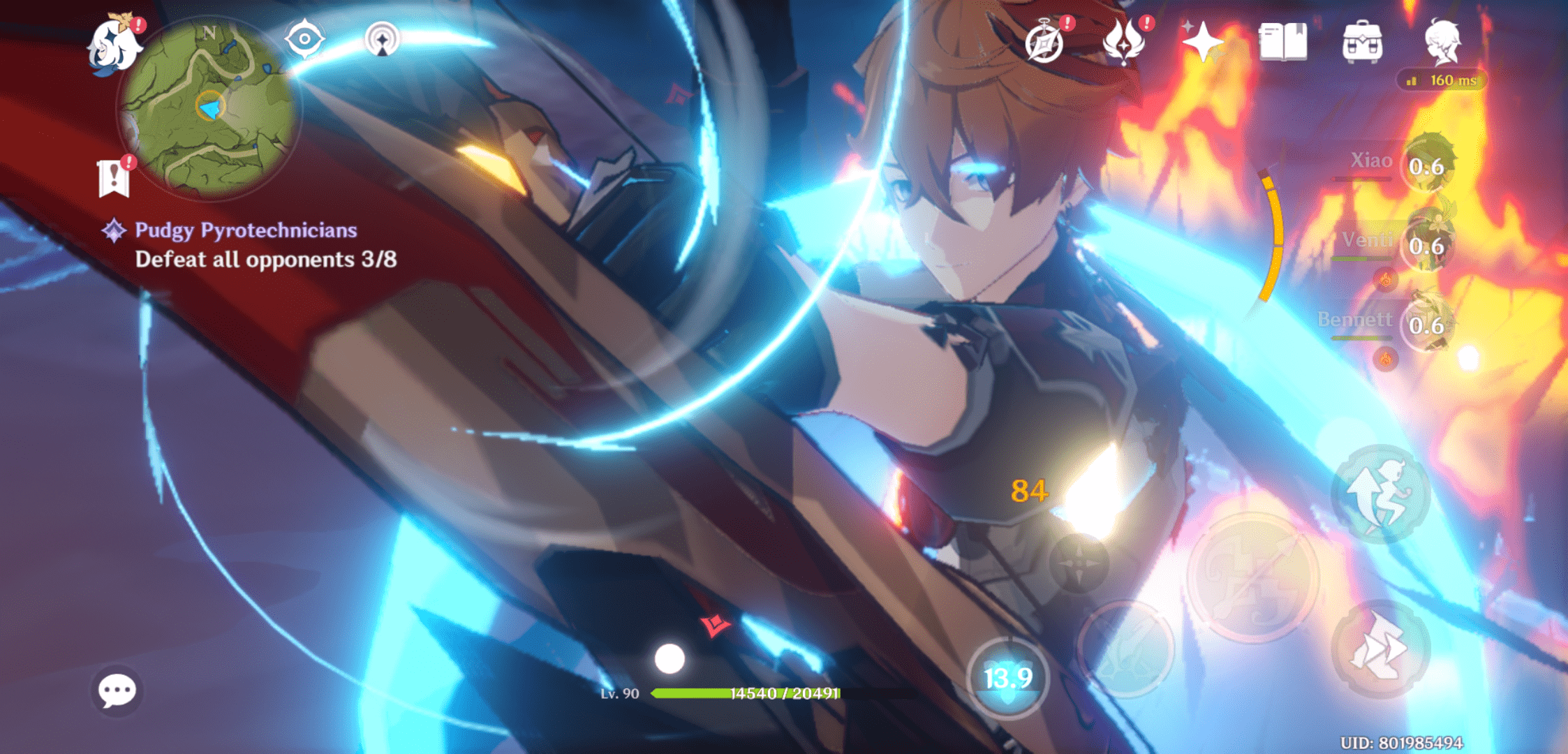Viewport: 1568px width, 754px height.
Task: Open the circular minimap
Action: (x=208, y=107)
